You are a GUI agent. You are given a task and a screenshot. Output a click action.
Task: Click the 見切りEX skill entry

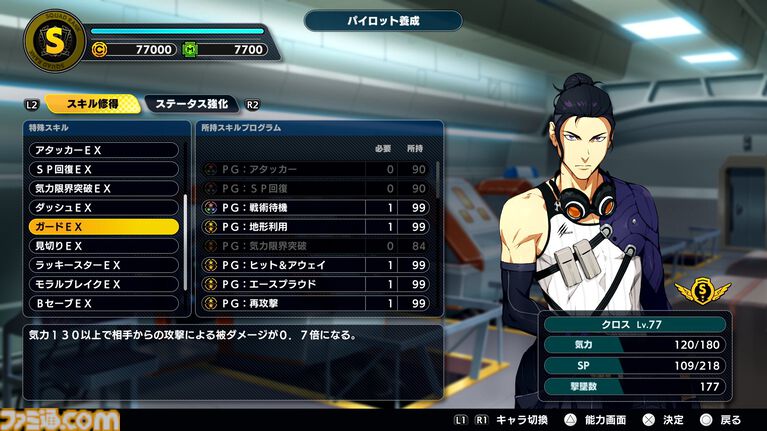(x=104, y=246)
